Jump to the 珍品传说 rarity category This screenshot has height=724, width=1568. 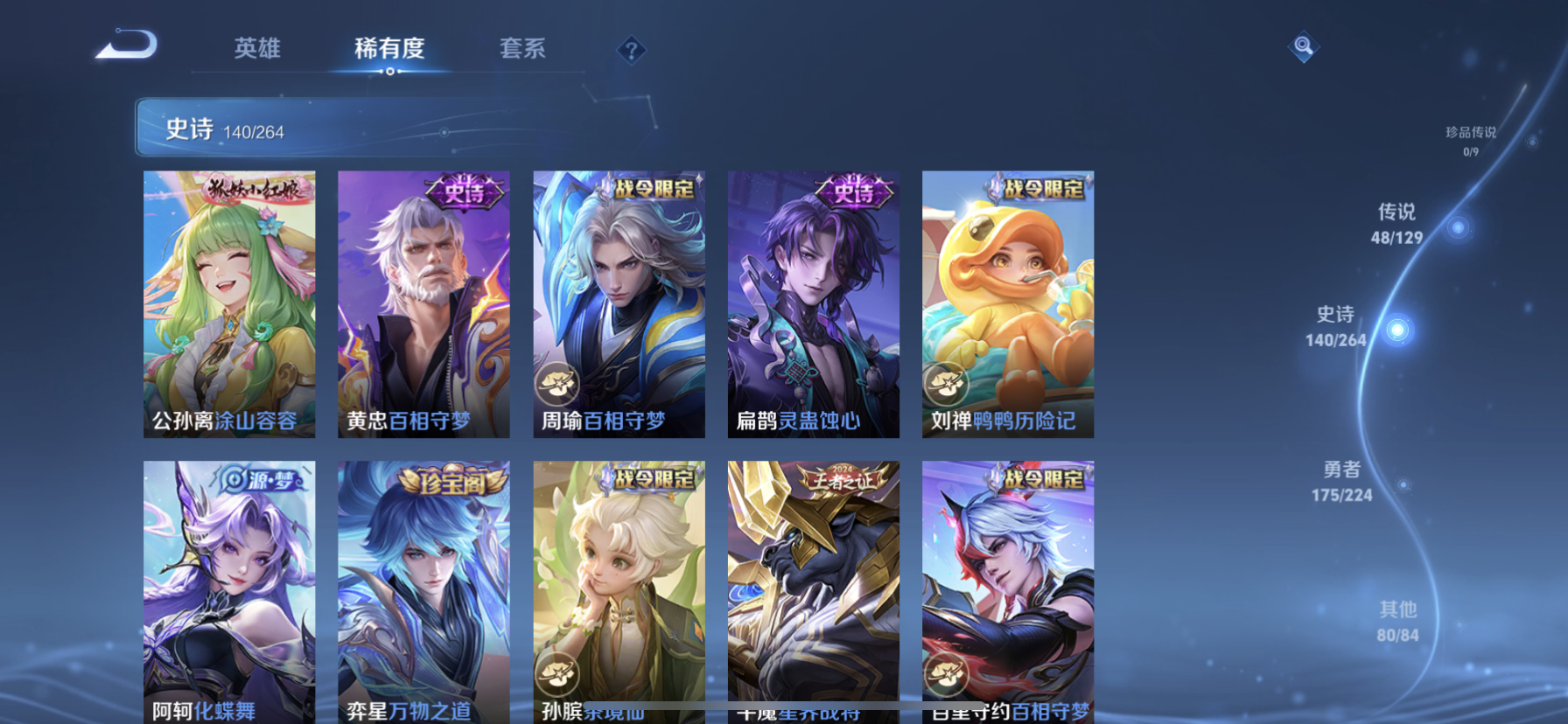tap(1471, 140)
